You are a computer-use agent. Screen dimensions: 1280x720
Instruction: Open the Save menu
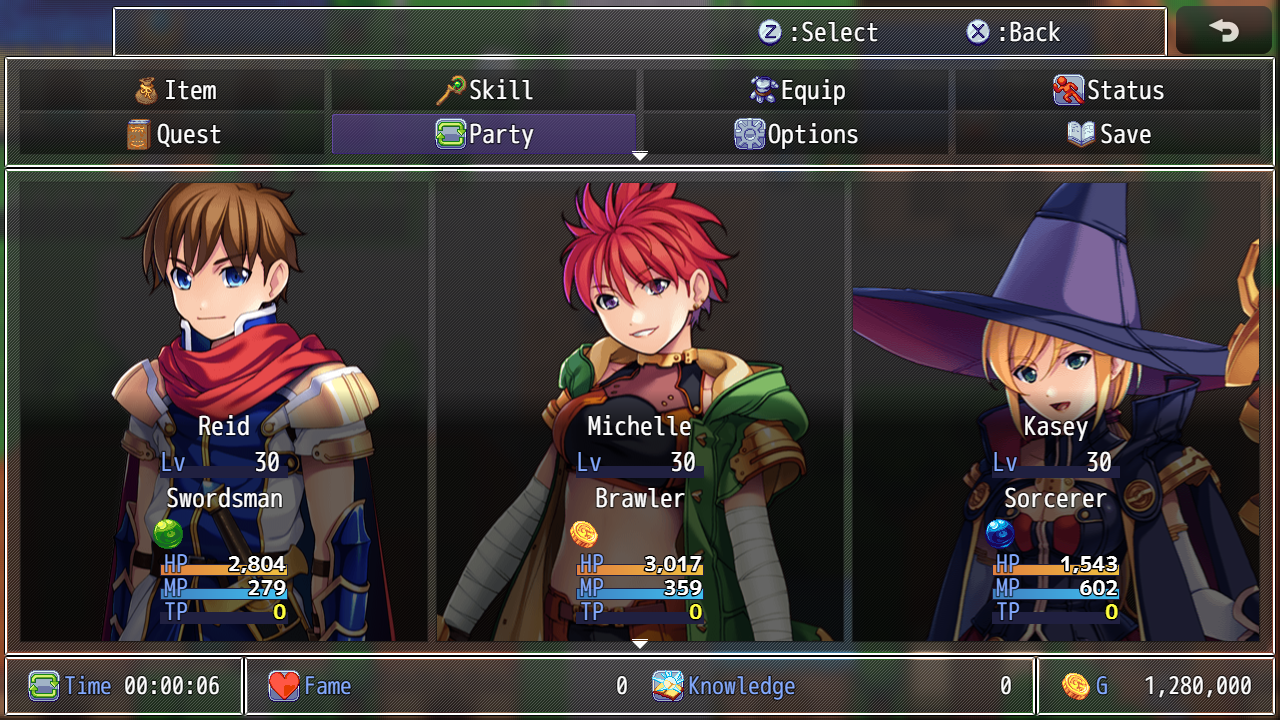pos(1108,135)
